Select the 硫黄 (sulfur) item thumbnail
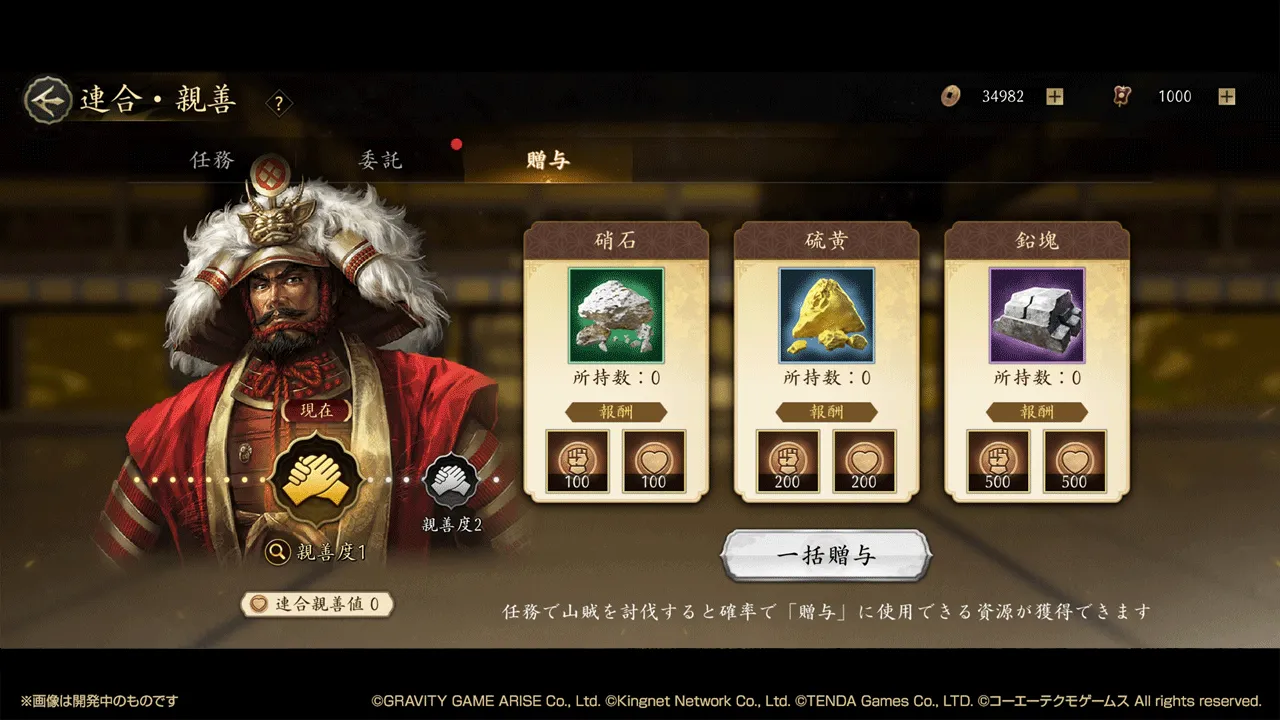The image size is (1280, 720). 827,314
